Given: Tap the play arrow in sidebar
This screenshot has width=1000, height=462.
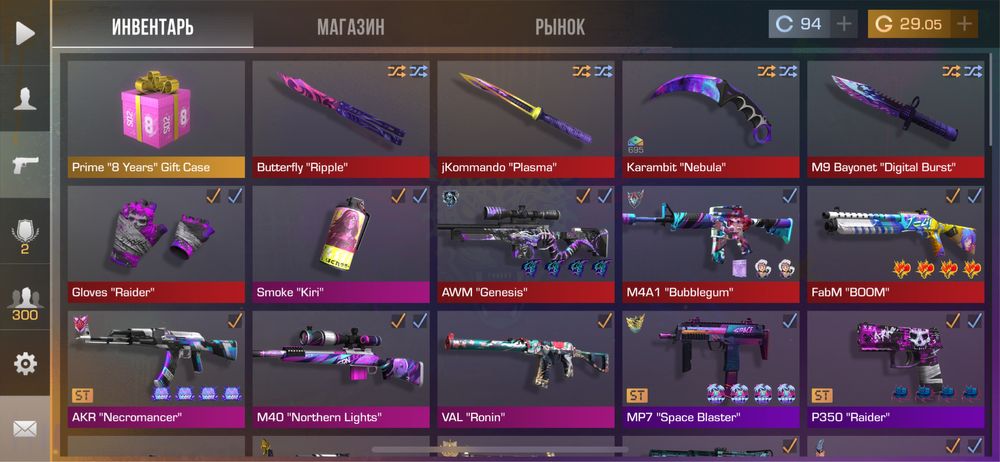Looking at the screenshot, I should coord(25,32).
